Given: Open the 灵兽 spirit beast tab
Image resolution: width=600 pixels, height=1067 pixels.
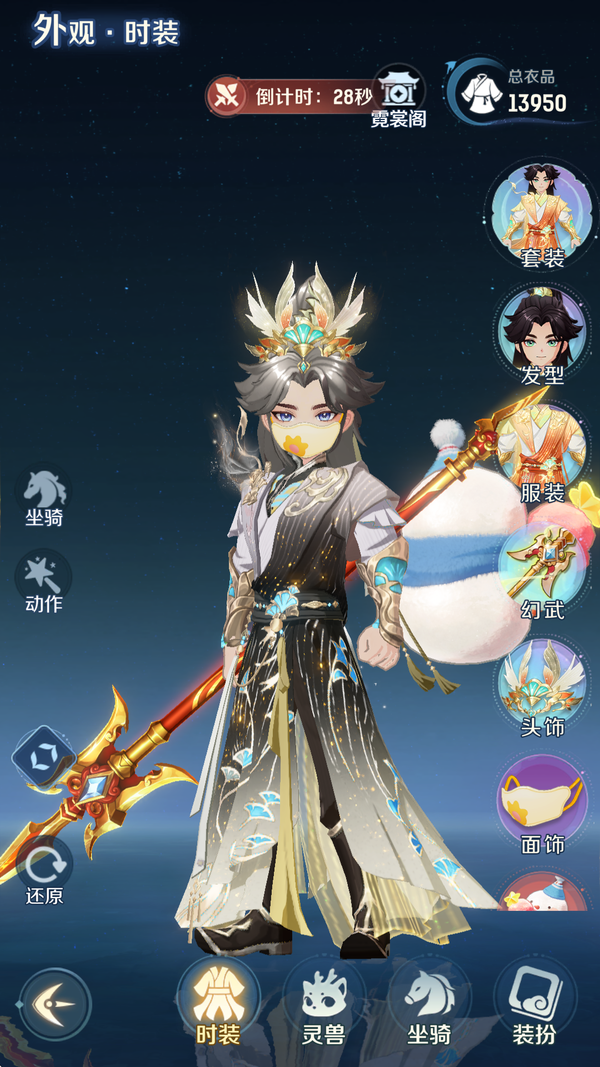Looking at the screenshot, I should [323, 1003].
